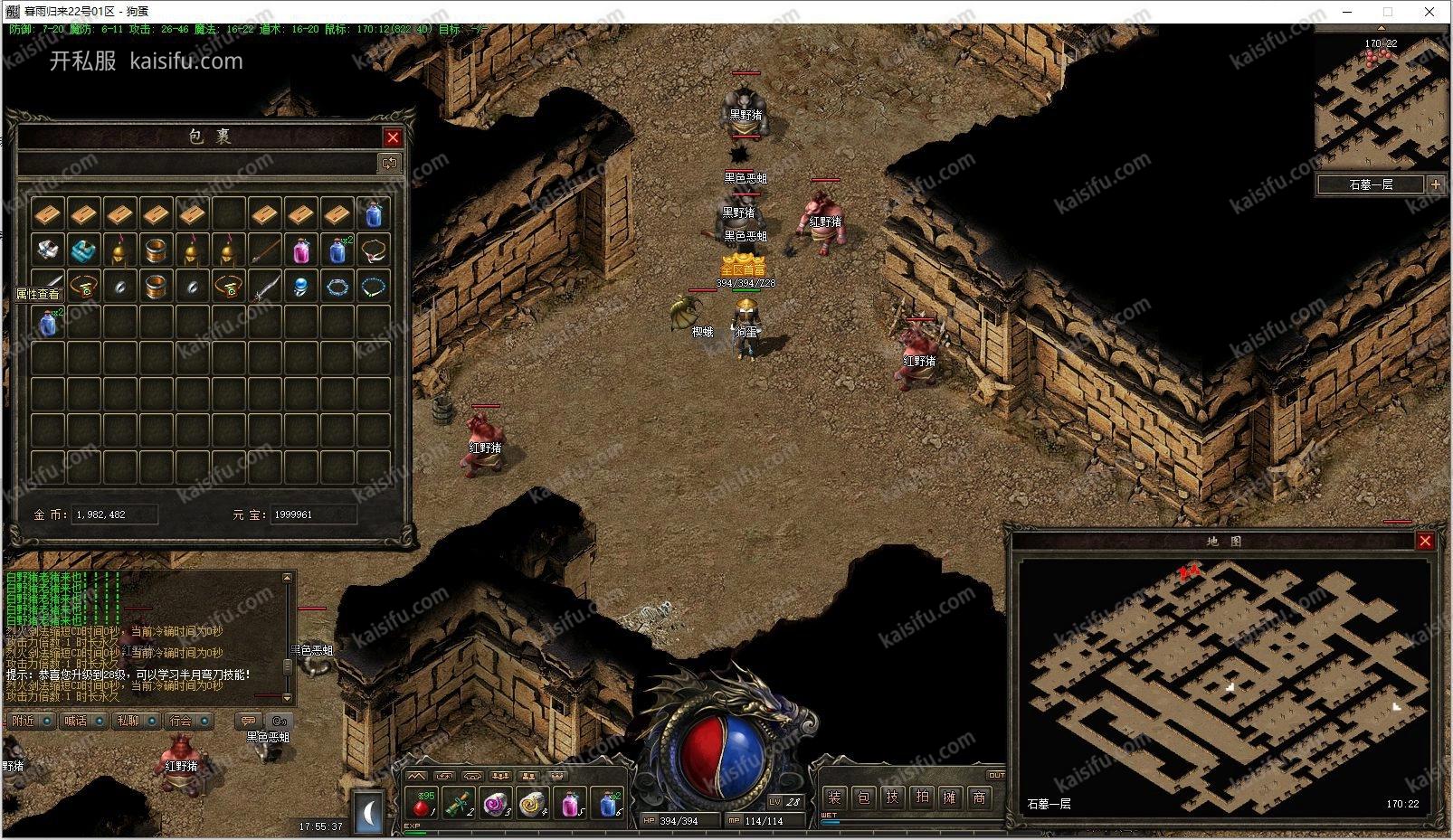Image resolution: width=1453 pixels, height=840 pixels.
Task: Switch chat to the 行会 guild channel
Action: click(181, 721)
